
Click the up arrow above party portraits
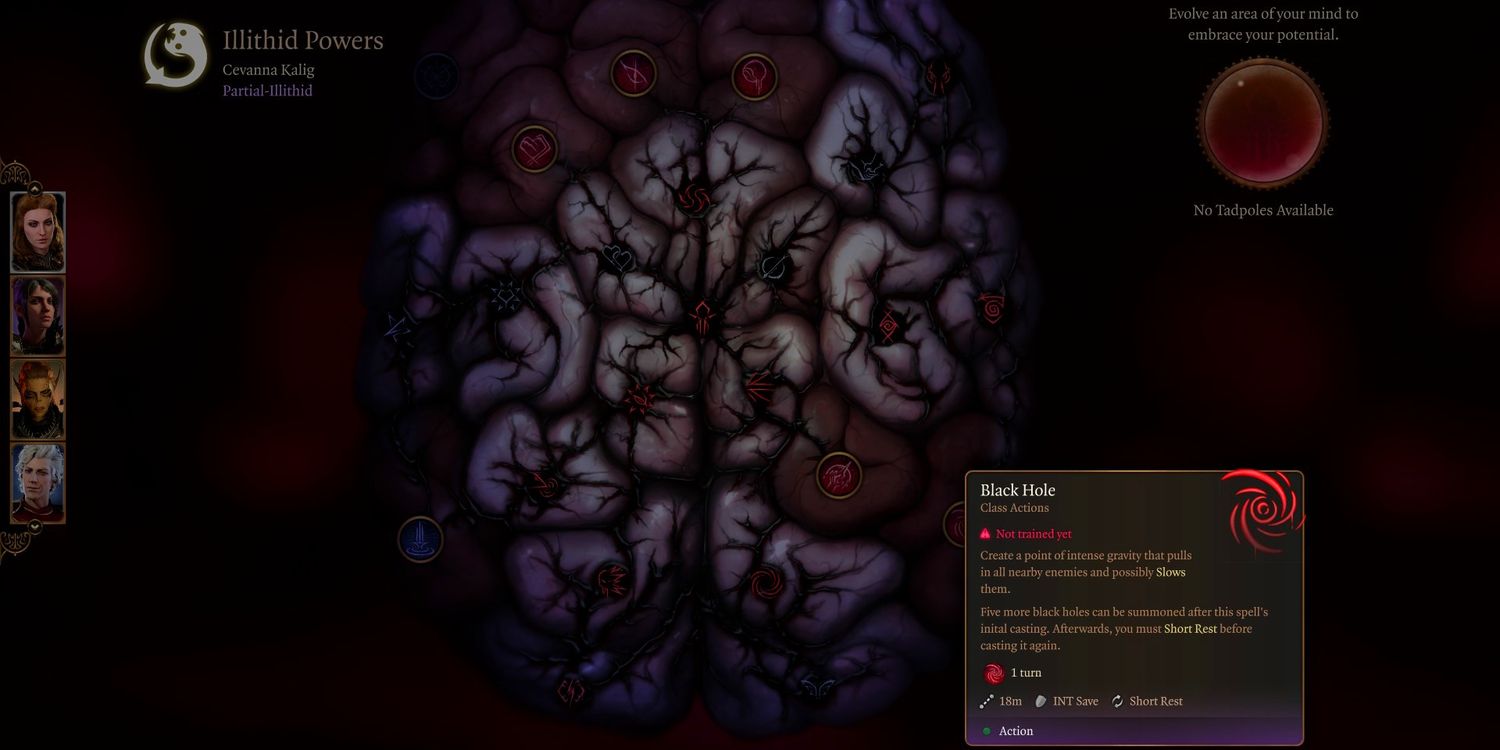click(34, 187)
